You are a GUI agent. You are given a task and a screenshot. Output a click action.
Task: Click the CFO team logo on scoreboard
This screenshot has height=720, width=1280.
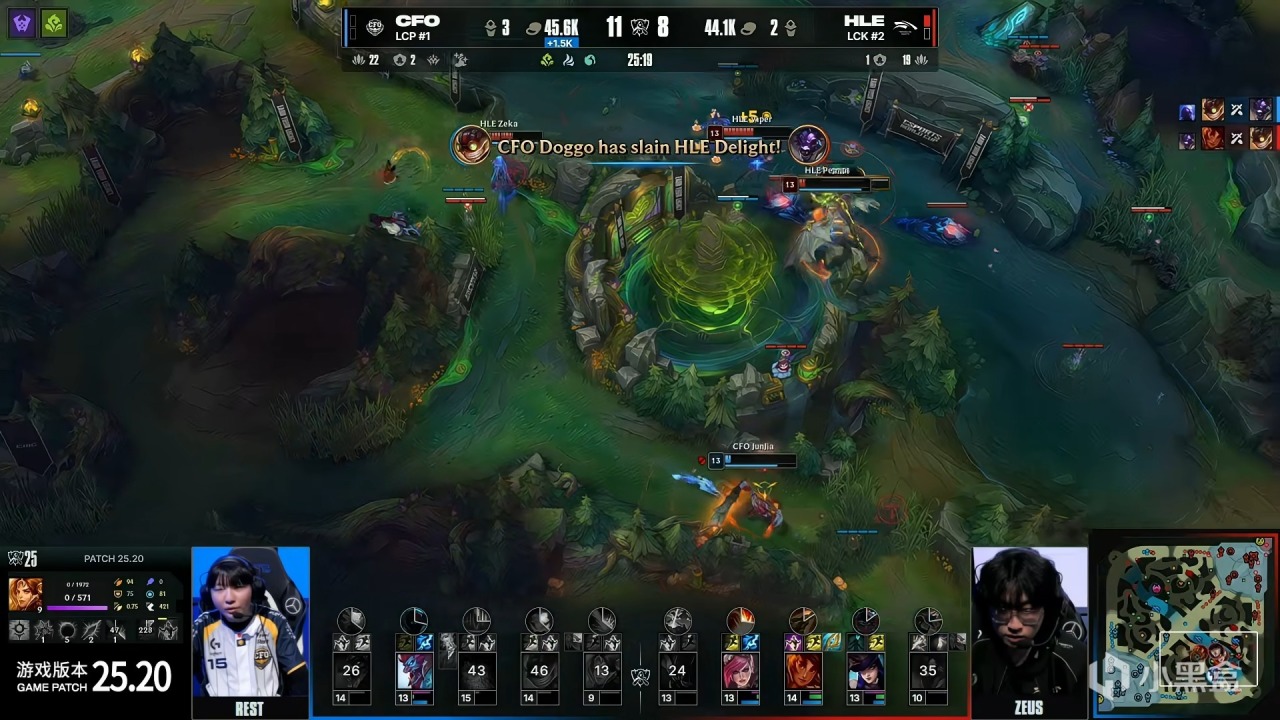[375, 28]
